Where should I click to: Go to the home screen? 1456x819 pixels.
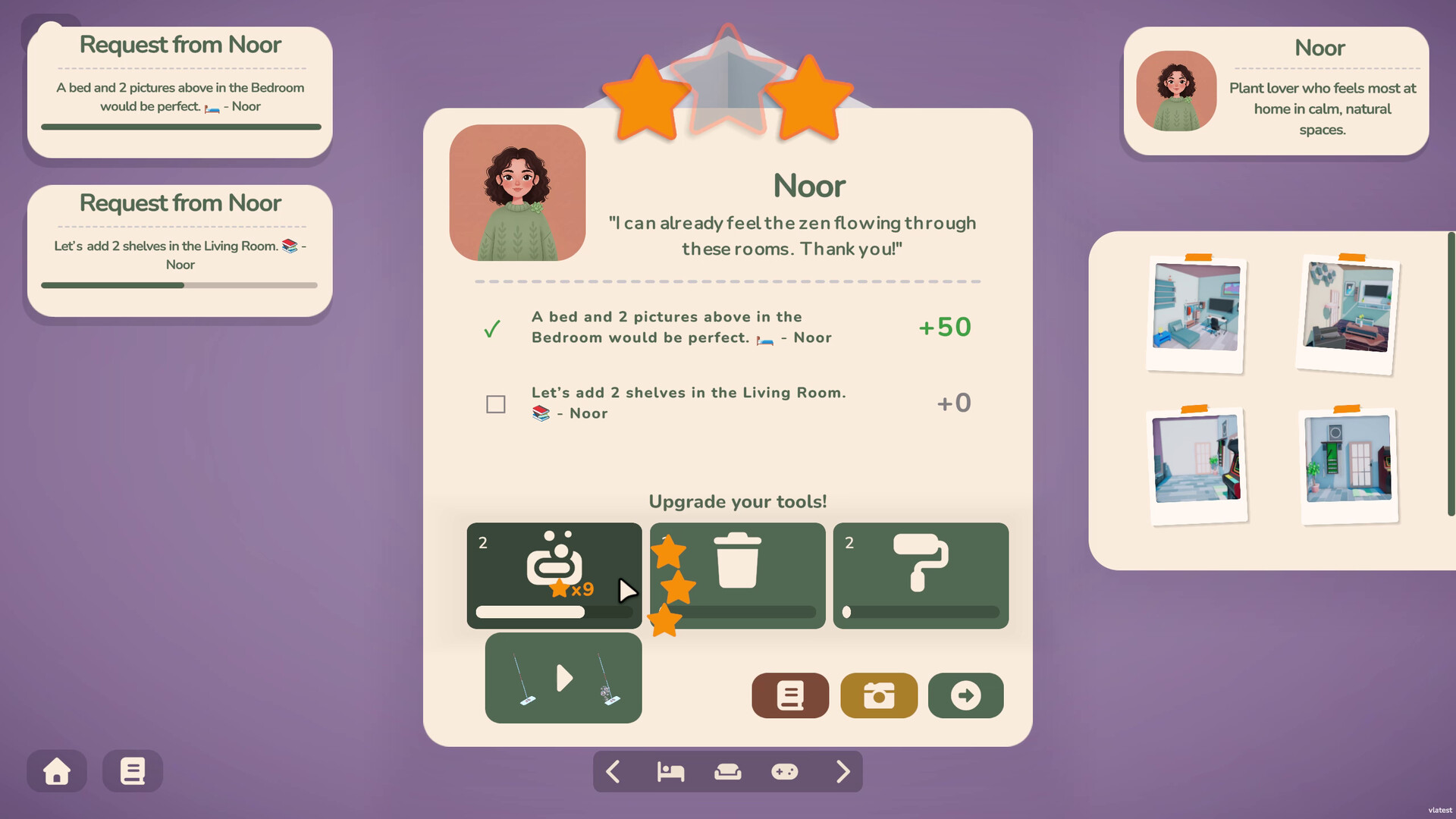[57, 771]
